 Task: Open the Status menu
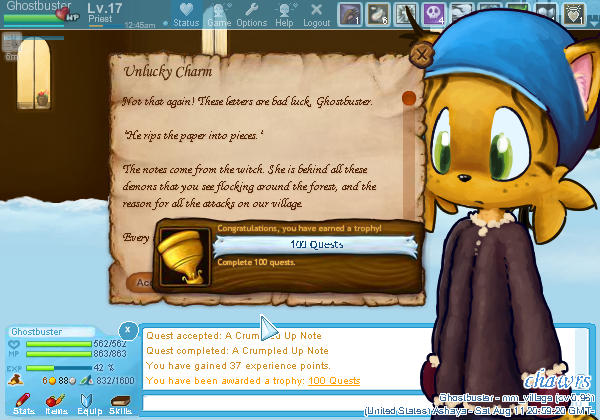pos(185,15)
